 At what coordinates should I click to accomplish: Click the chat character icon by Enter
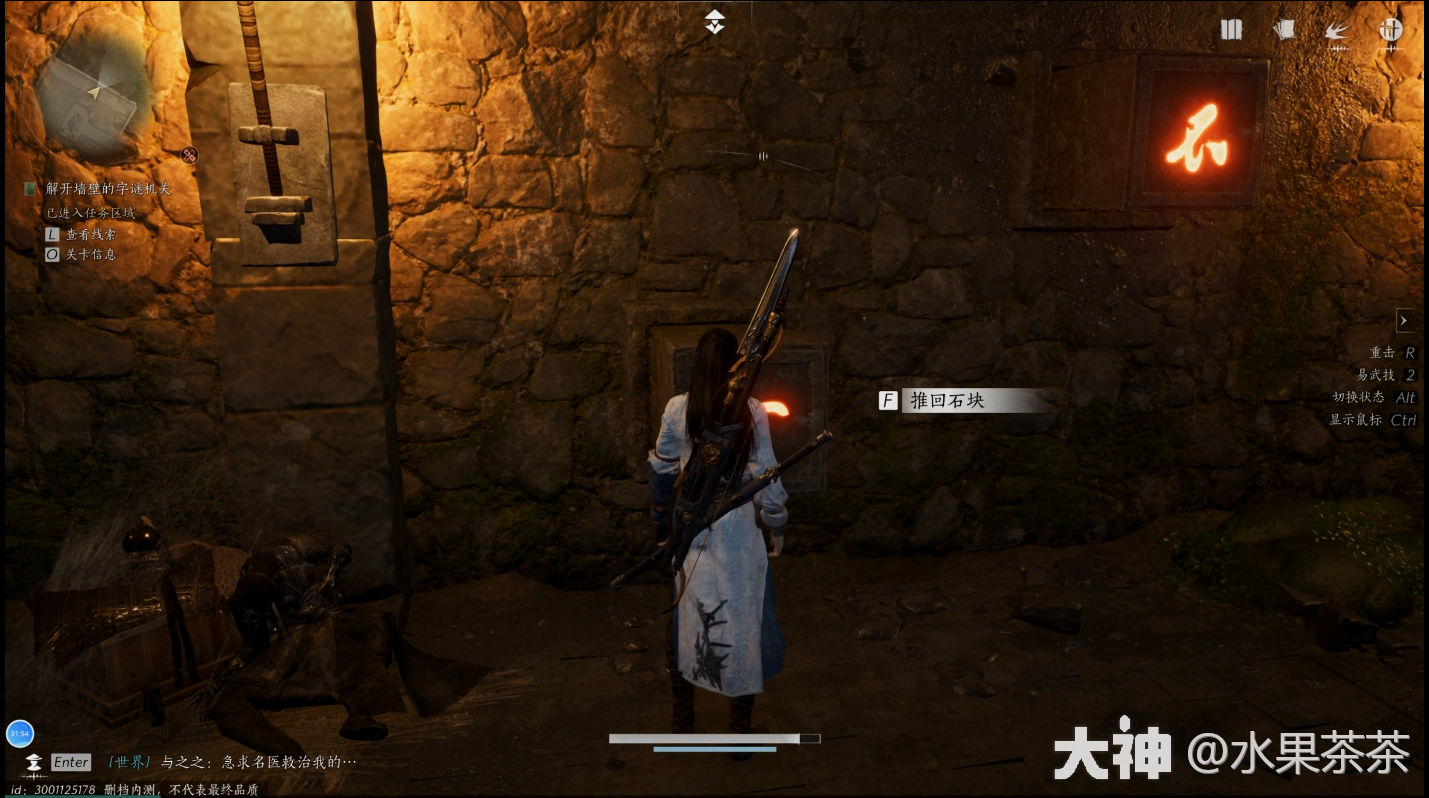pos(34,763)
